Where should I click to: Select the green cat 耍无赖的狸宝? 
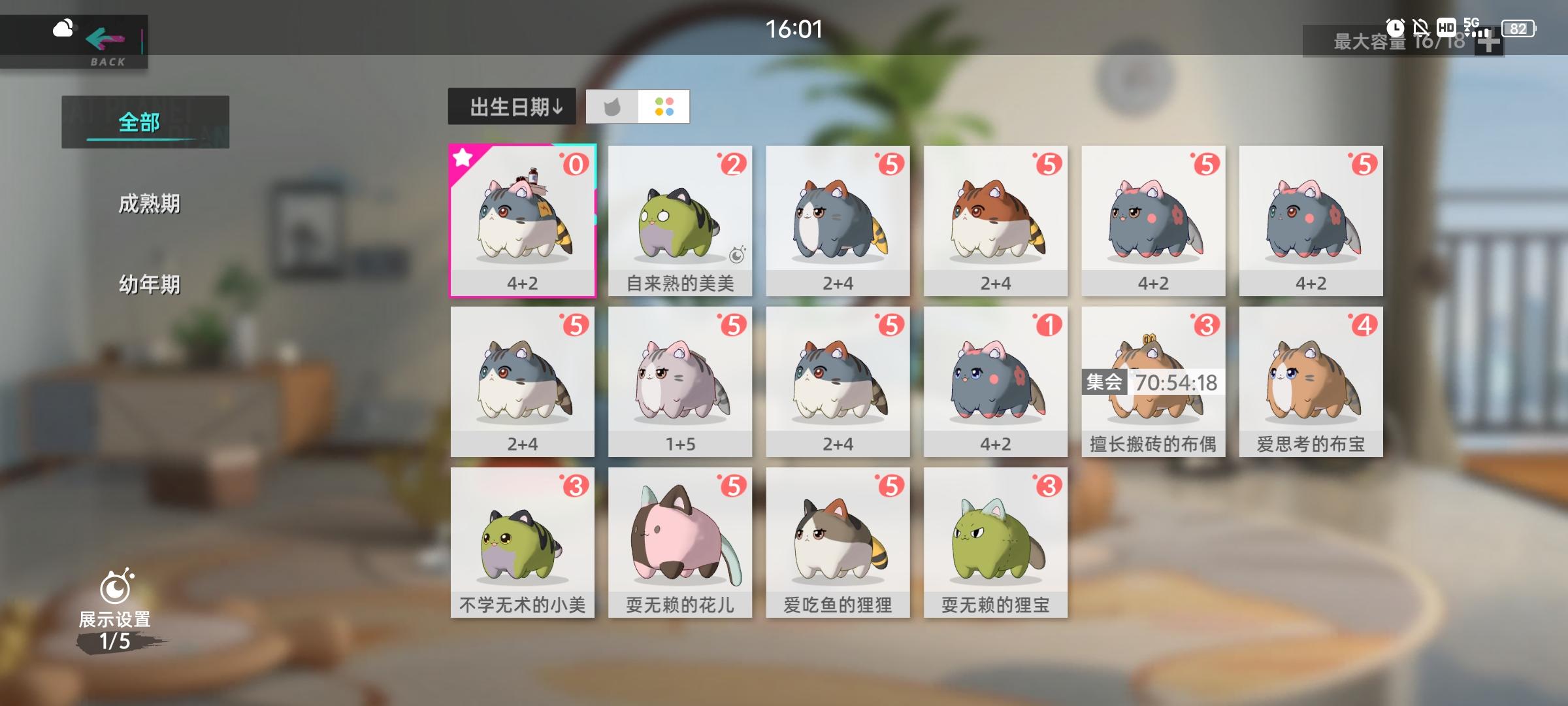994,543
